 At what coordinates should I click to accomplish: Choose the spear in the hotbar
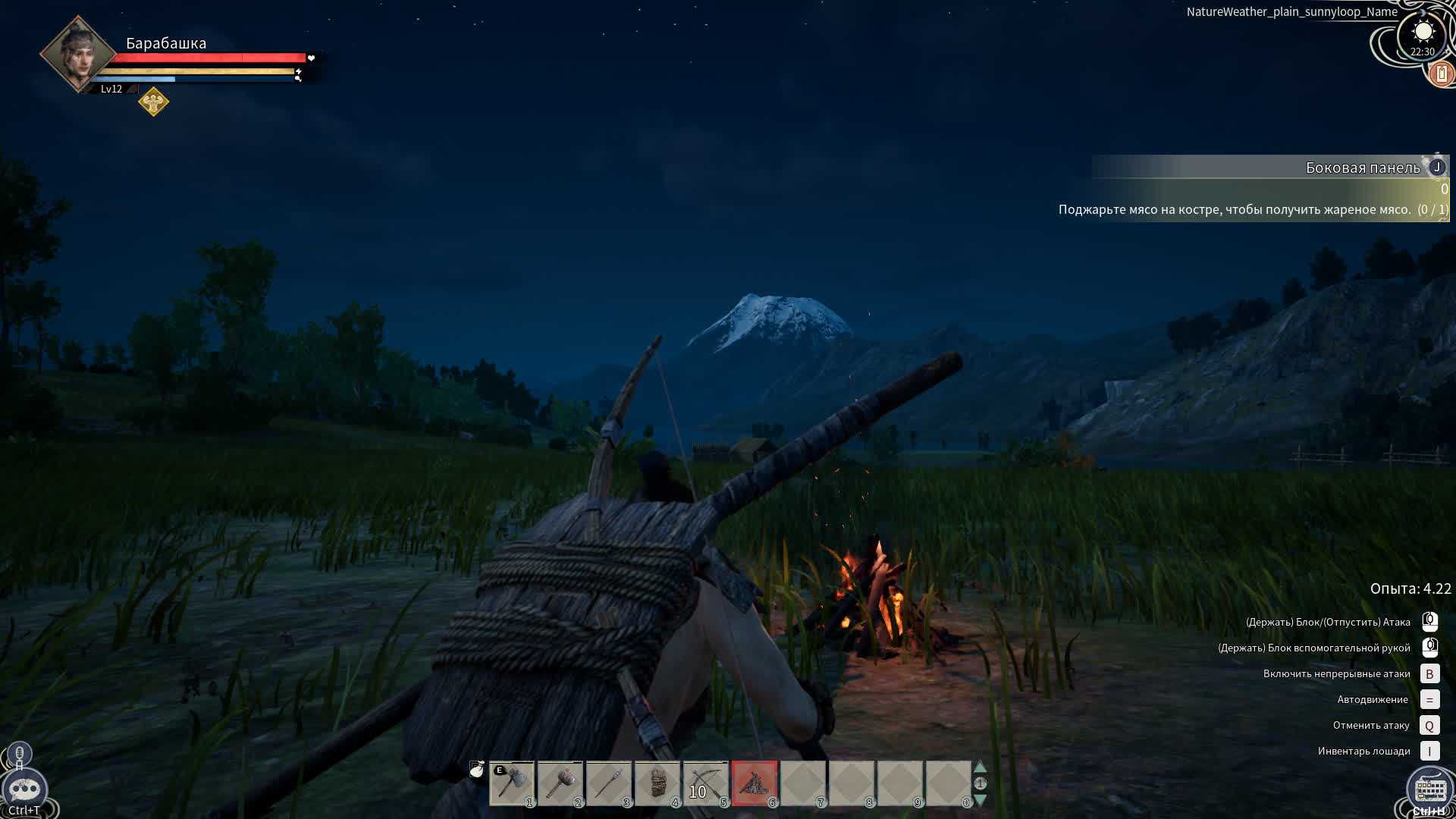pyautogui.click(x=609, y=783)
